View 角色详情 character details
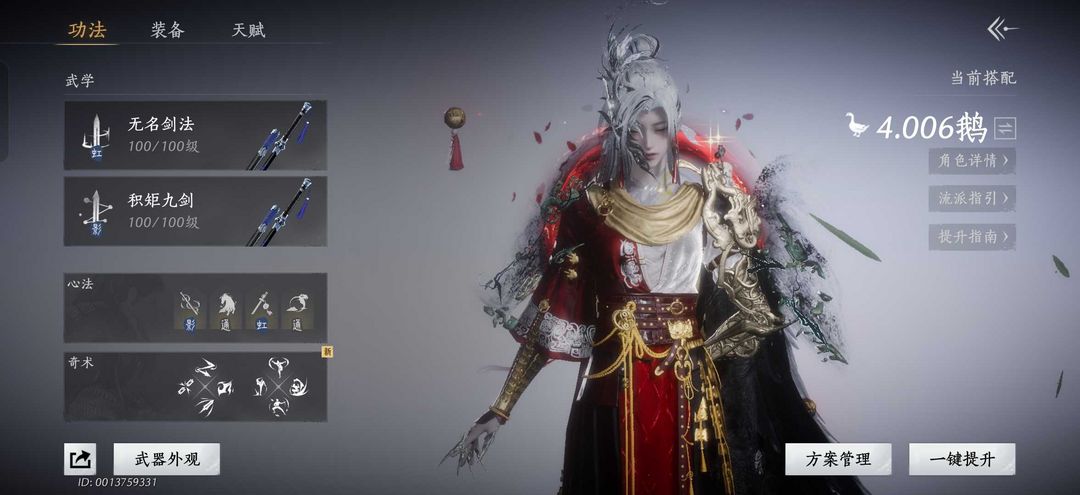This screenshot has width=1080, height=495. point(972,159)
